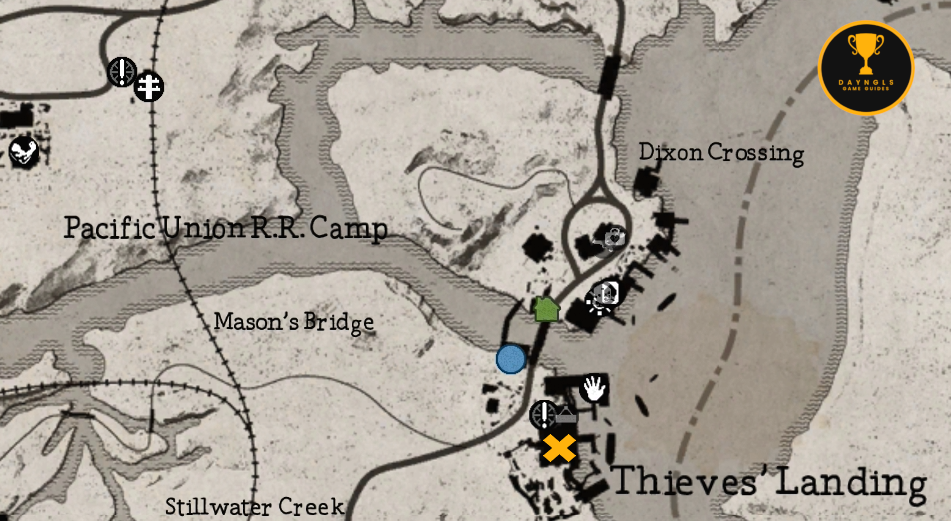The image size is (951, 521).
Task: Select the telegraph pole marker on the railroad
Action: coord(149,87)
